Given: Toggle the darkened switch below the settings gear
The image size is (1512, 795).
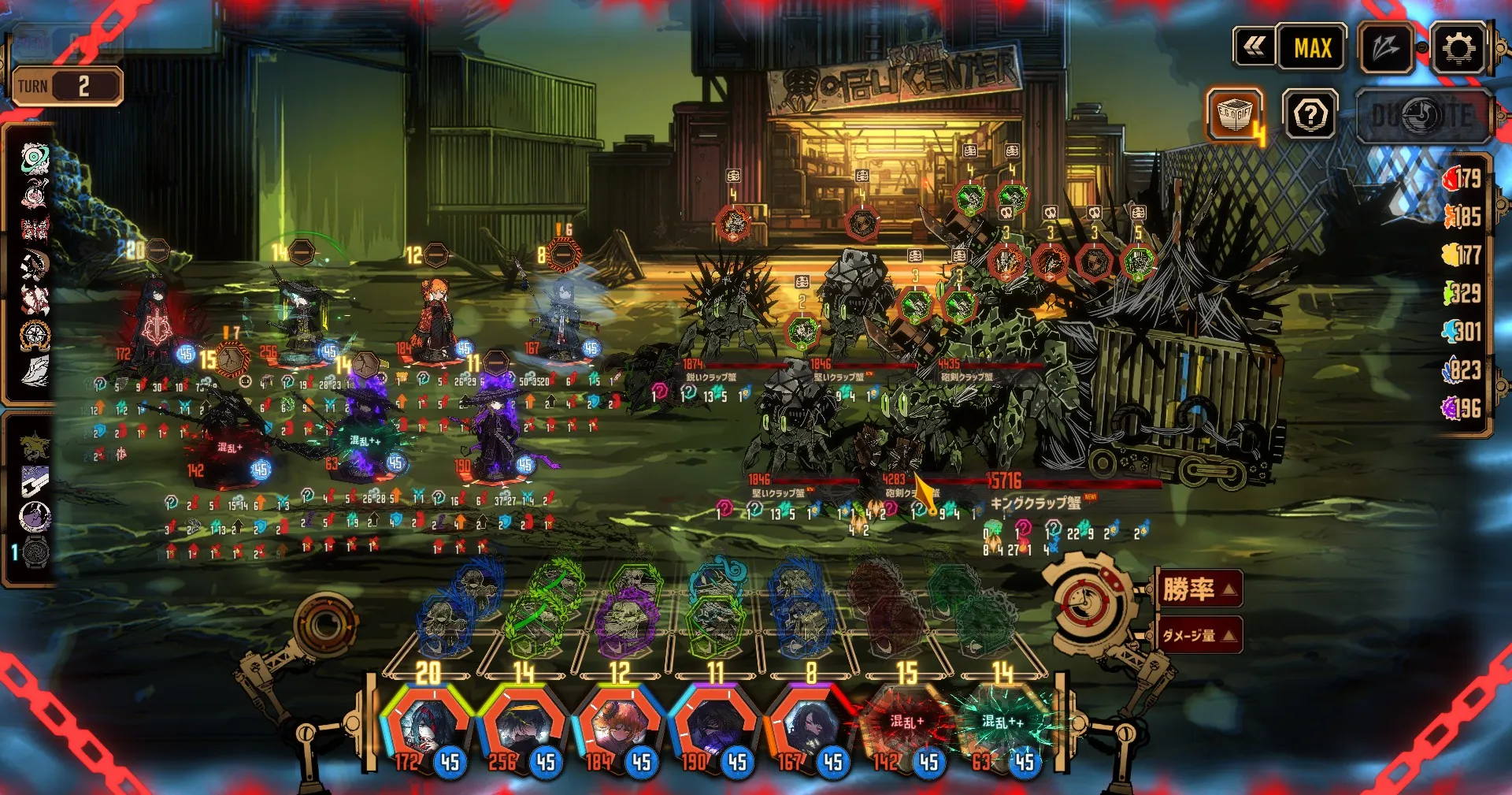Looking at the screenshot, I should click(x=1422, y=116).
